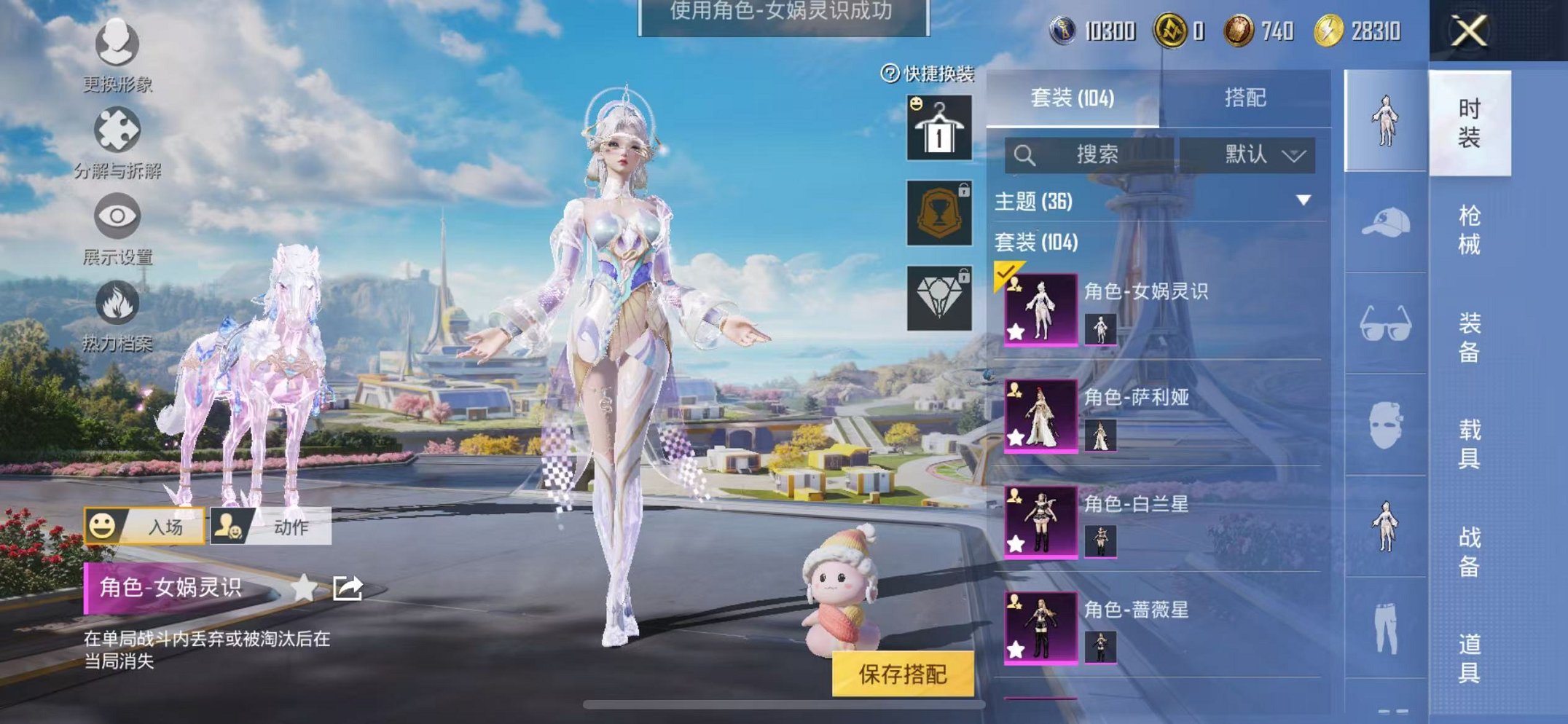Switch to the 搭配 tab
The height and width of the screenshot is (724, 1568).
[x=1246, y=98]
